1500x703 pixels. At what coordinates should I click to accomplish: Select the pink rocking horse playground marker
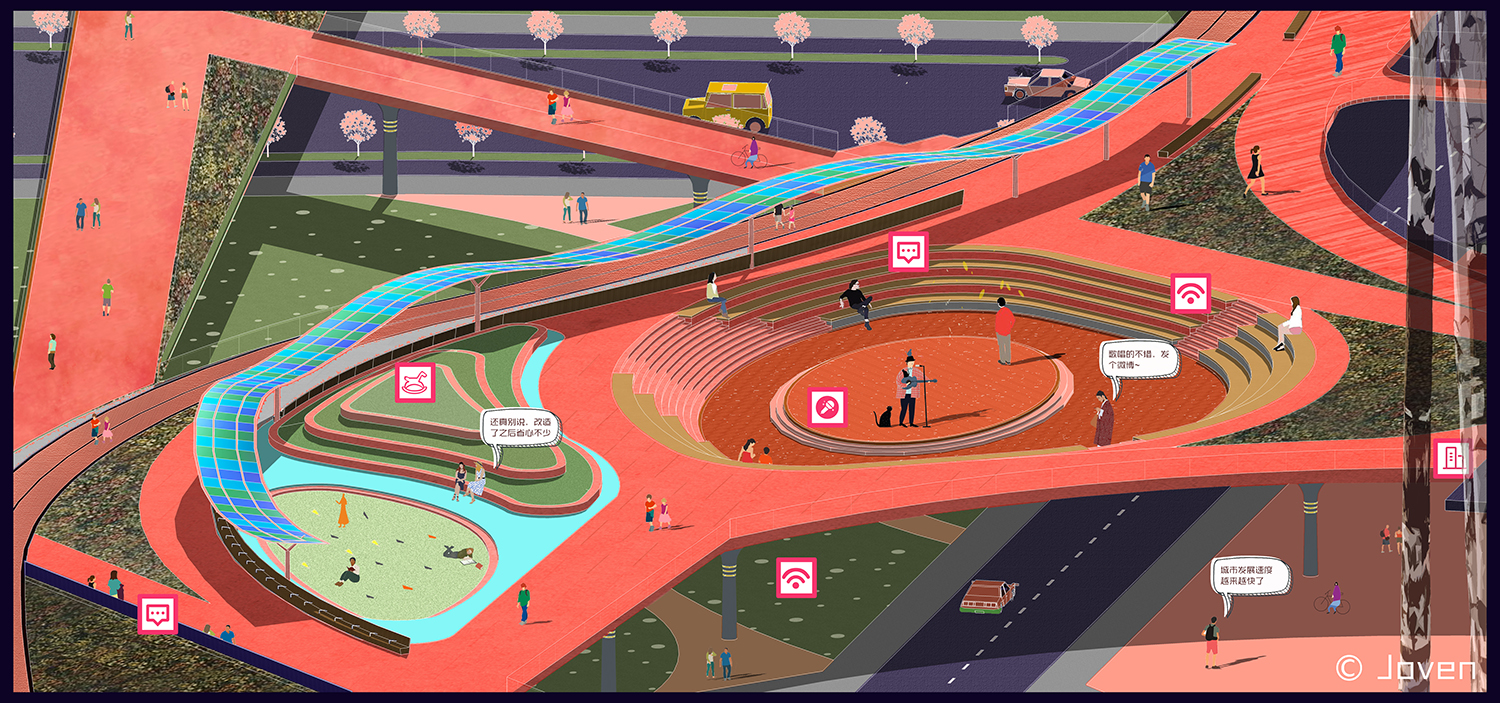click(415, 382)
